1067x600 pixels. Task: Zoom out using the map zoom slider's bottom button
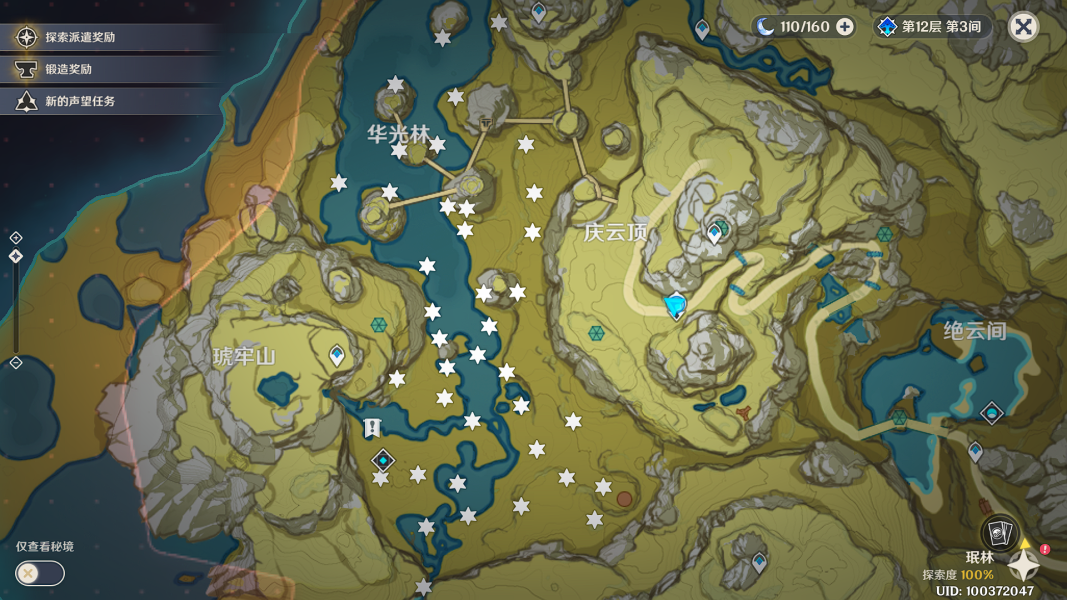[x=16, y=362]
